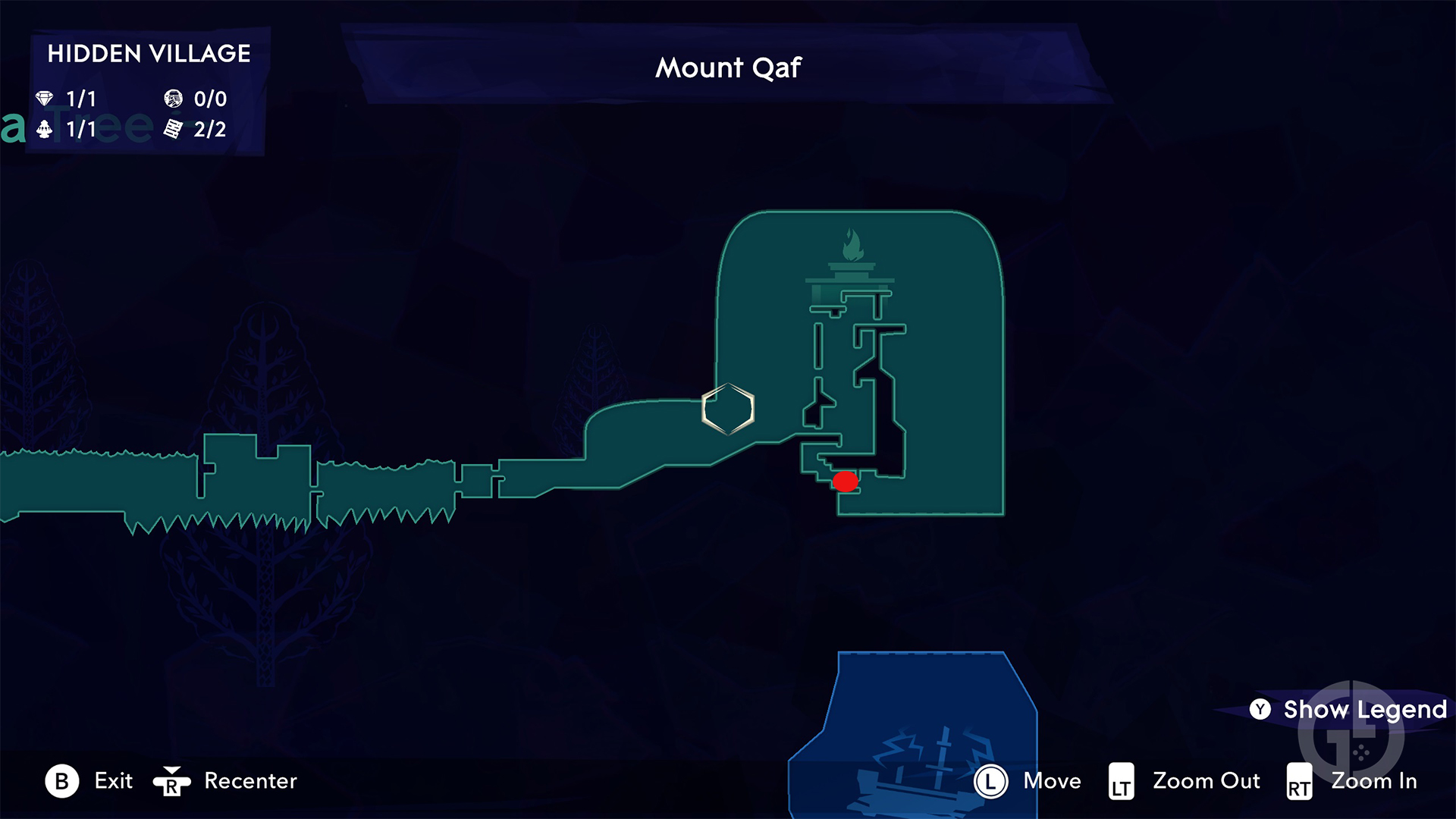Click the Wak-Wak tree counter icon
Screen dimensions: 1456x819
point(45,129)
